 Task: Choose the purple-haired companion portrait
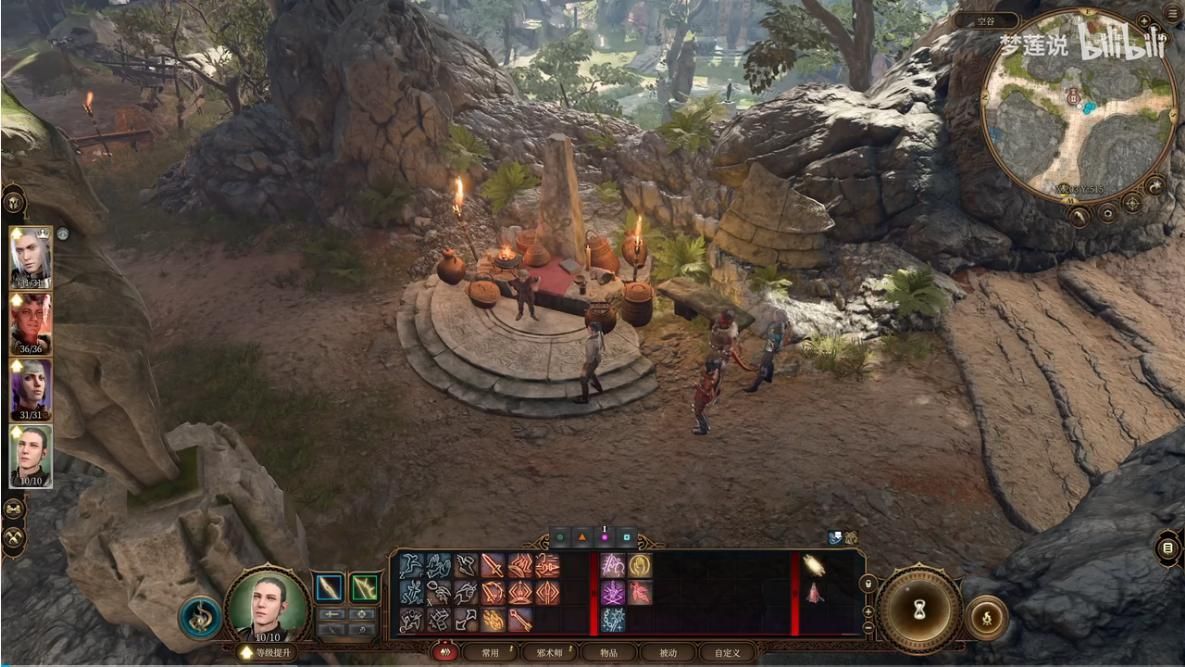click(30, 389)
